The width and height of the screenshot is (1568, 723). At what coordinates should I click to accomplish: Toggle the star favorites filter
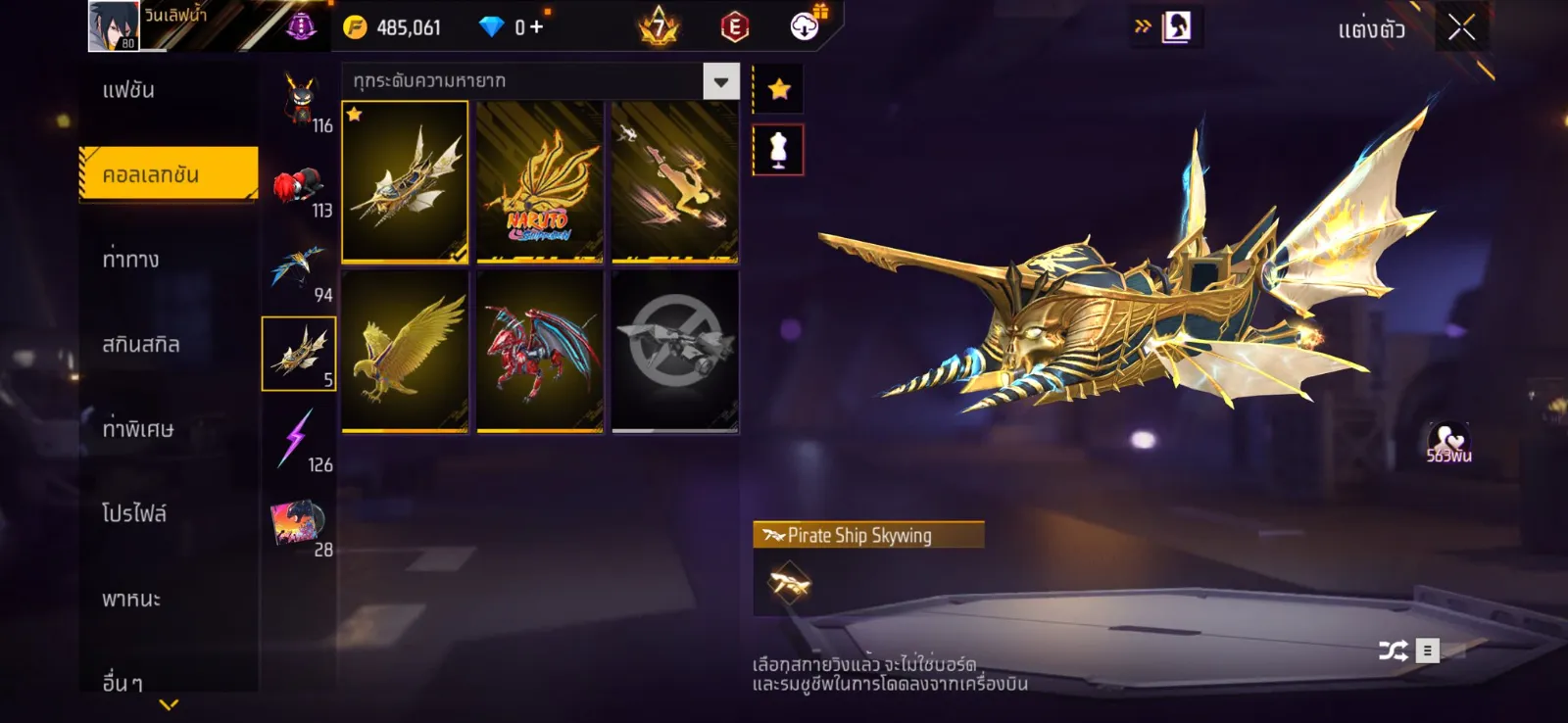pyautogui.click(x=779, y=90)
